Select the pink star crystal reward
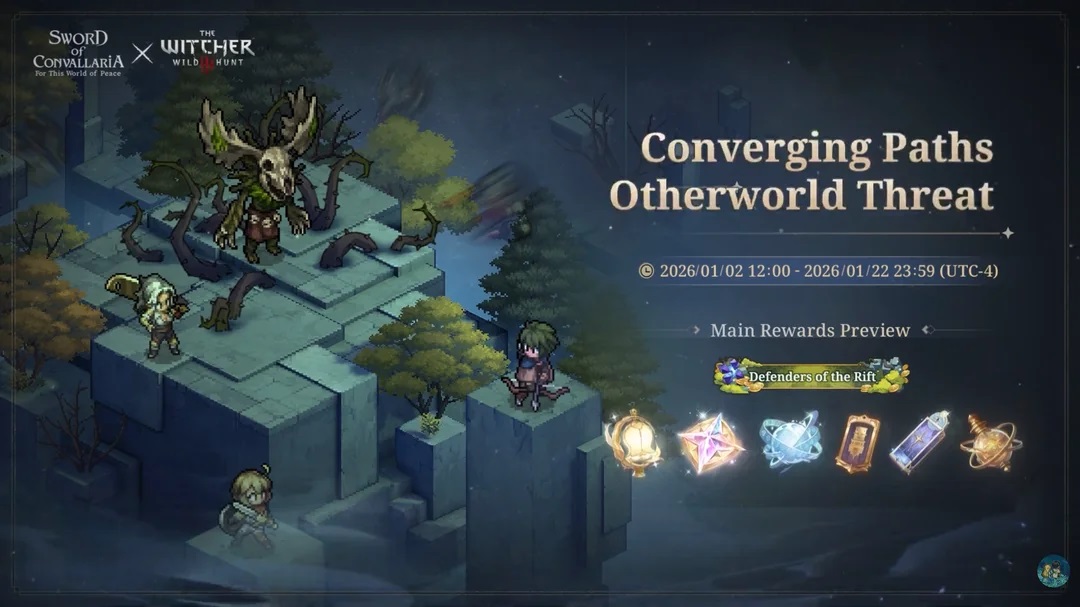This screenshot has height=607, width=1080. [x=710, y=442]
